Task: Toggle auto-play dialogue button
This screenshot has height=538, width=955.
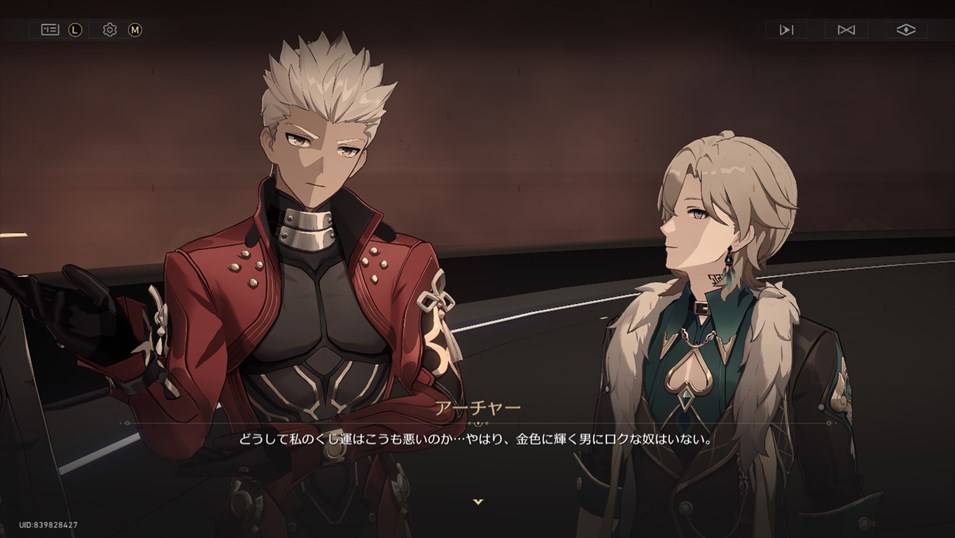Action: [786, 30]
